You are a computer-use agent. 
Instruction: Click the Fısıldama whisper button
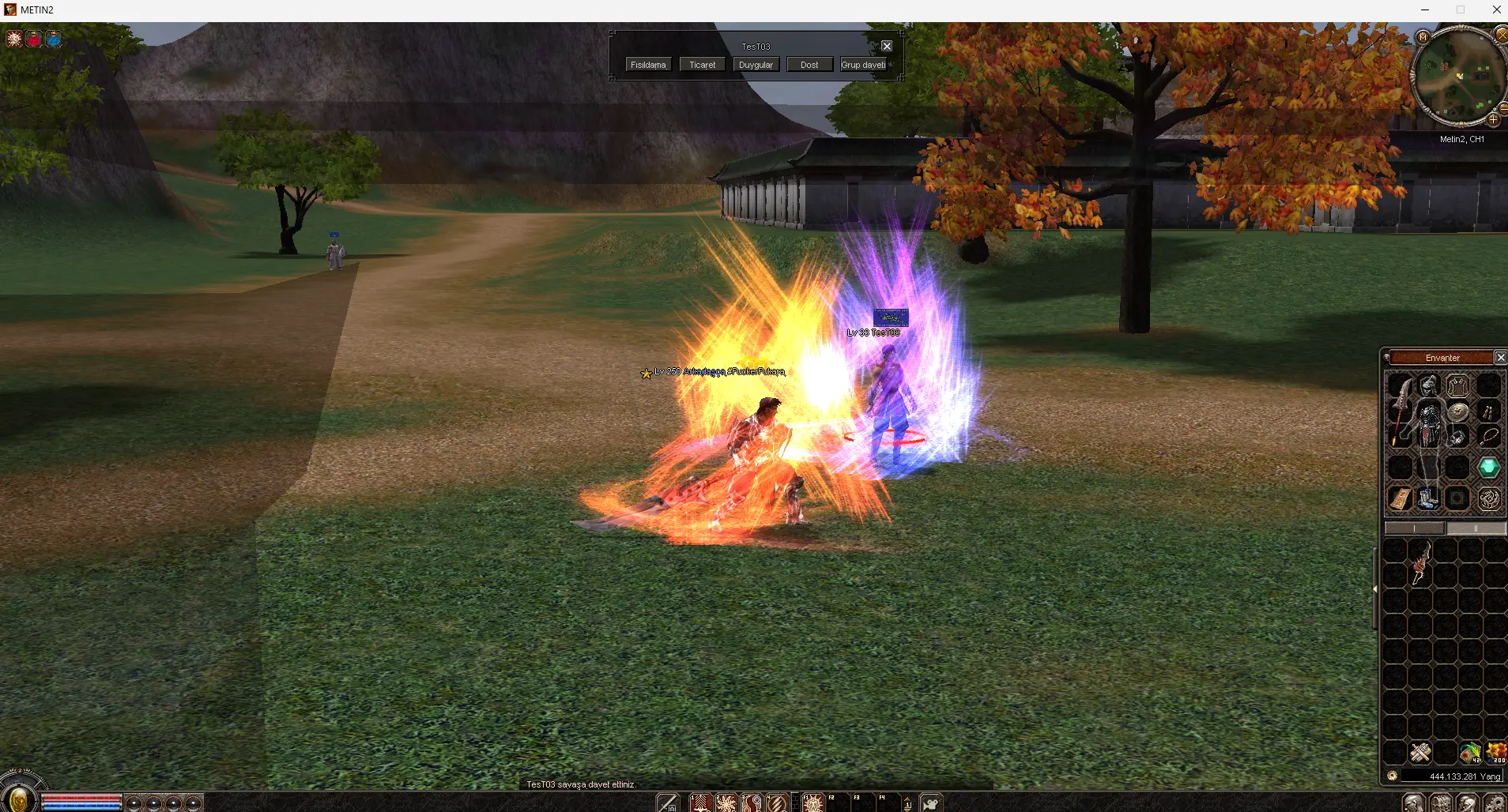[648, 65]
